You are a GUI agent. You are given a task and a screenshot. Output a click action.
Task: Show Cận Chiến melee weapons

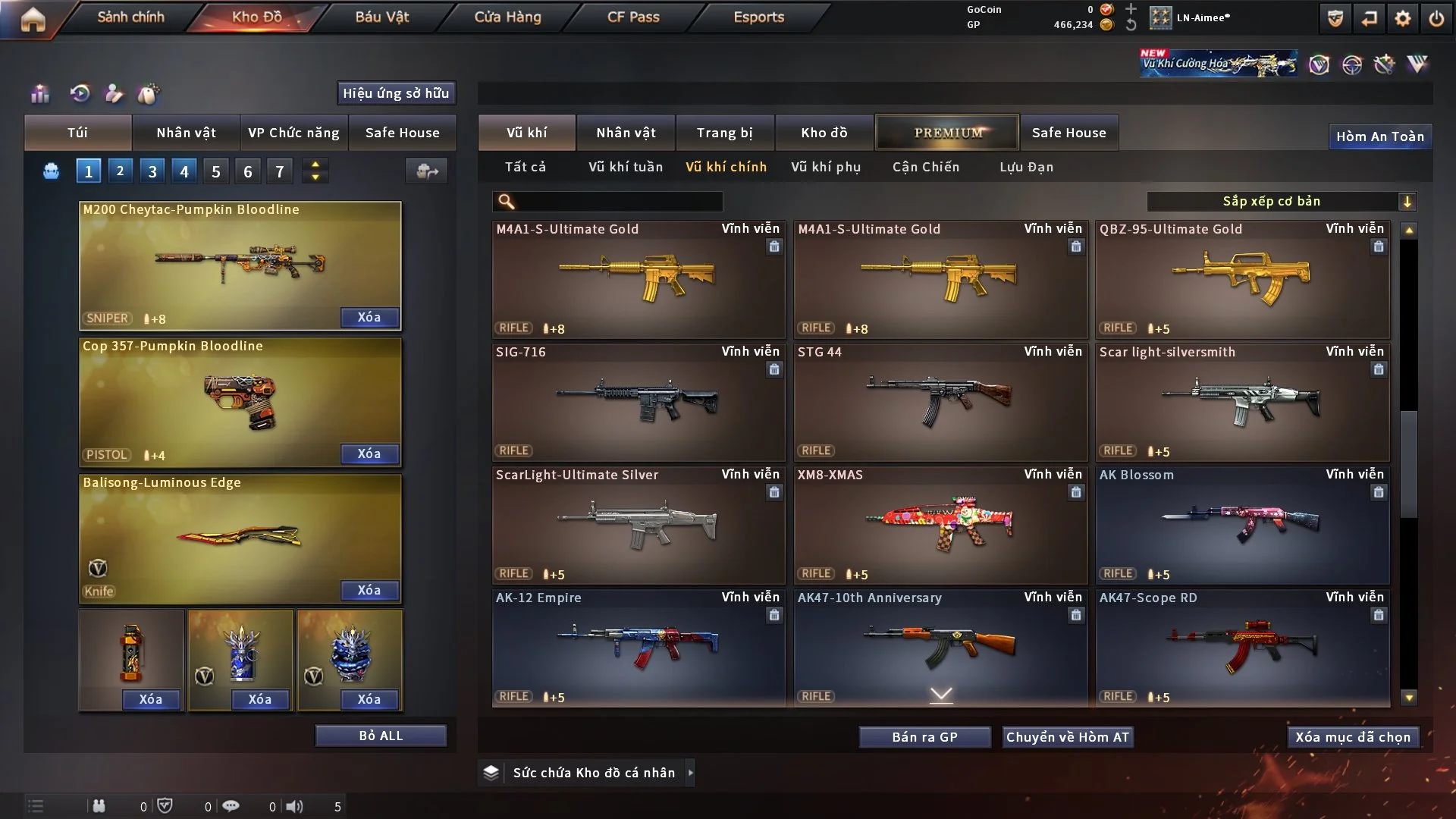[x=926, y=167]
